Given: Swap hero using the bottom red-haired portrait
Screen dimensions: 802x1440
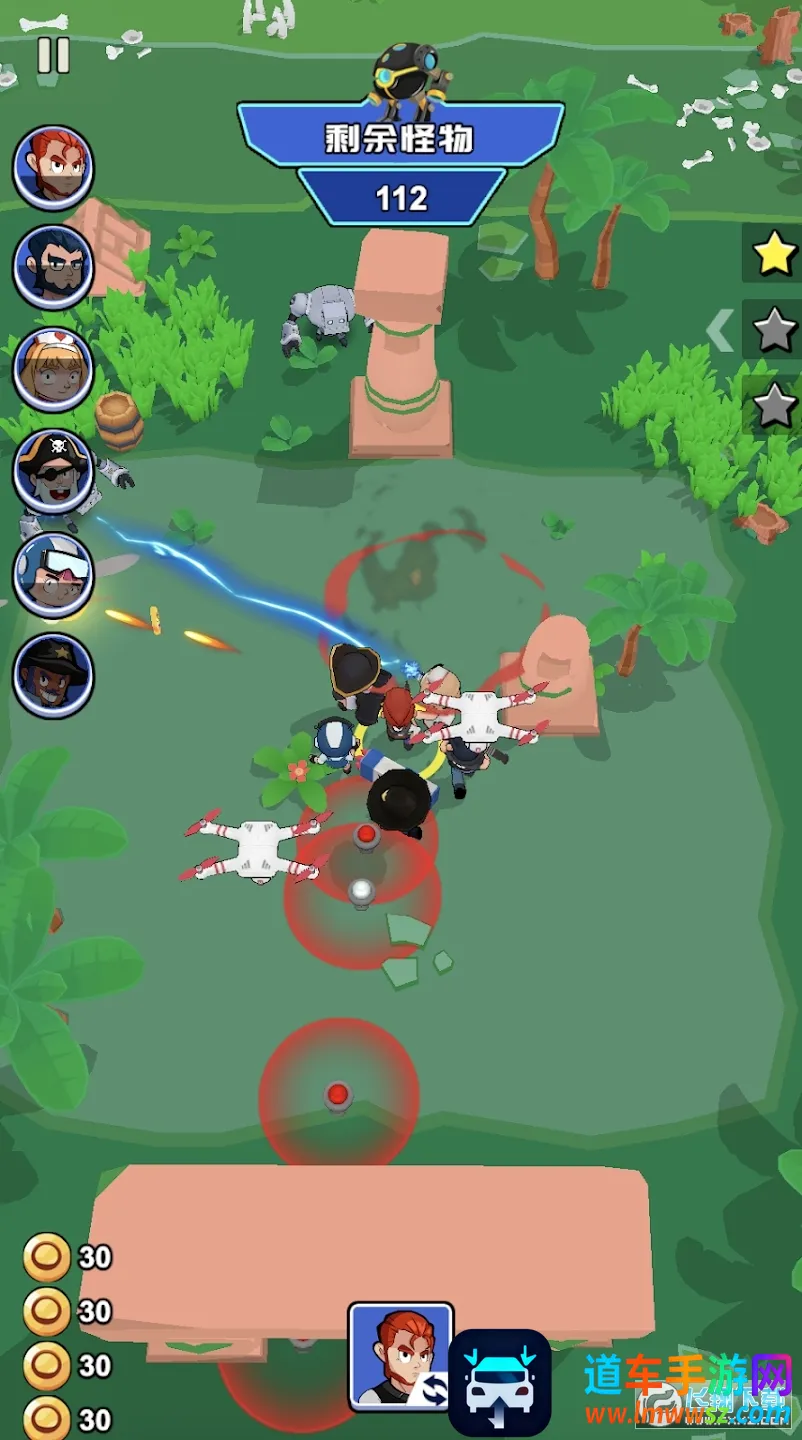Looking at the screenshot, I should coord(400,1356).
